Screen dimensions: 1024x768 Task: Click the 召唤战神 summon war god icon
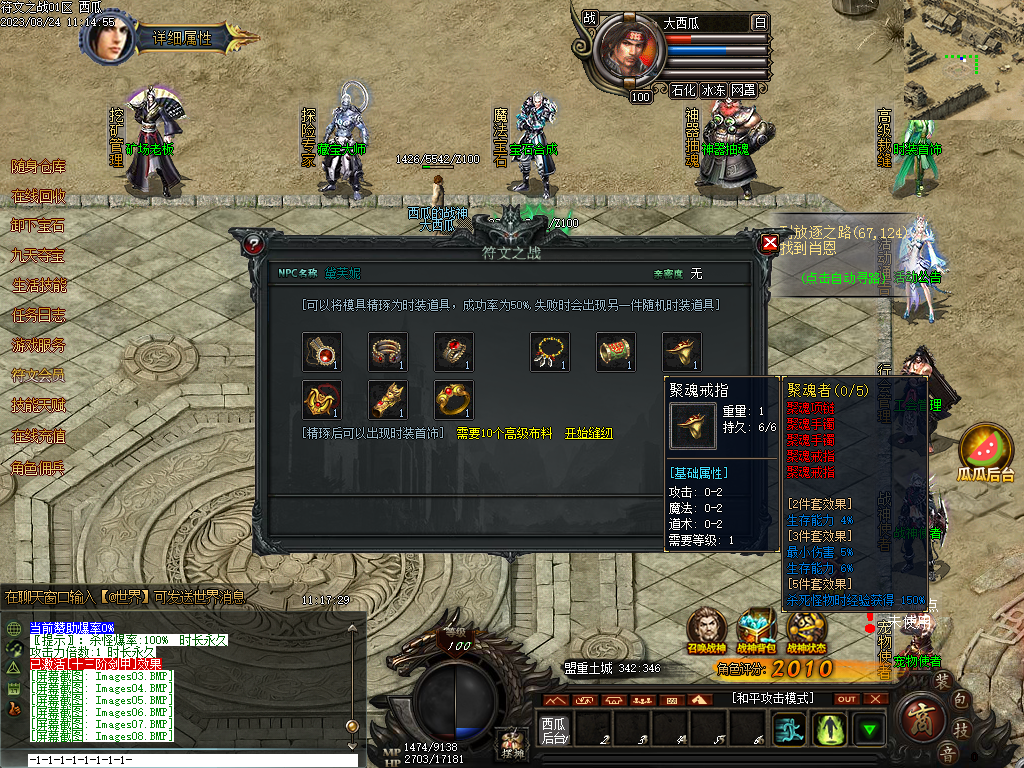point(708,628)
